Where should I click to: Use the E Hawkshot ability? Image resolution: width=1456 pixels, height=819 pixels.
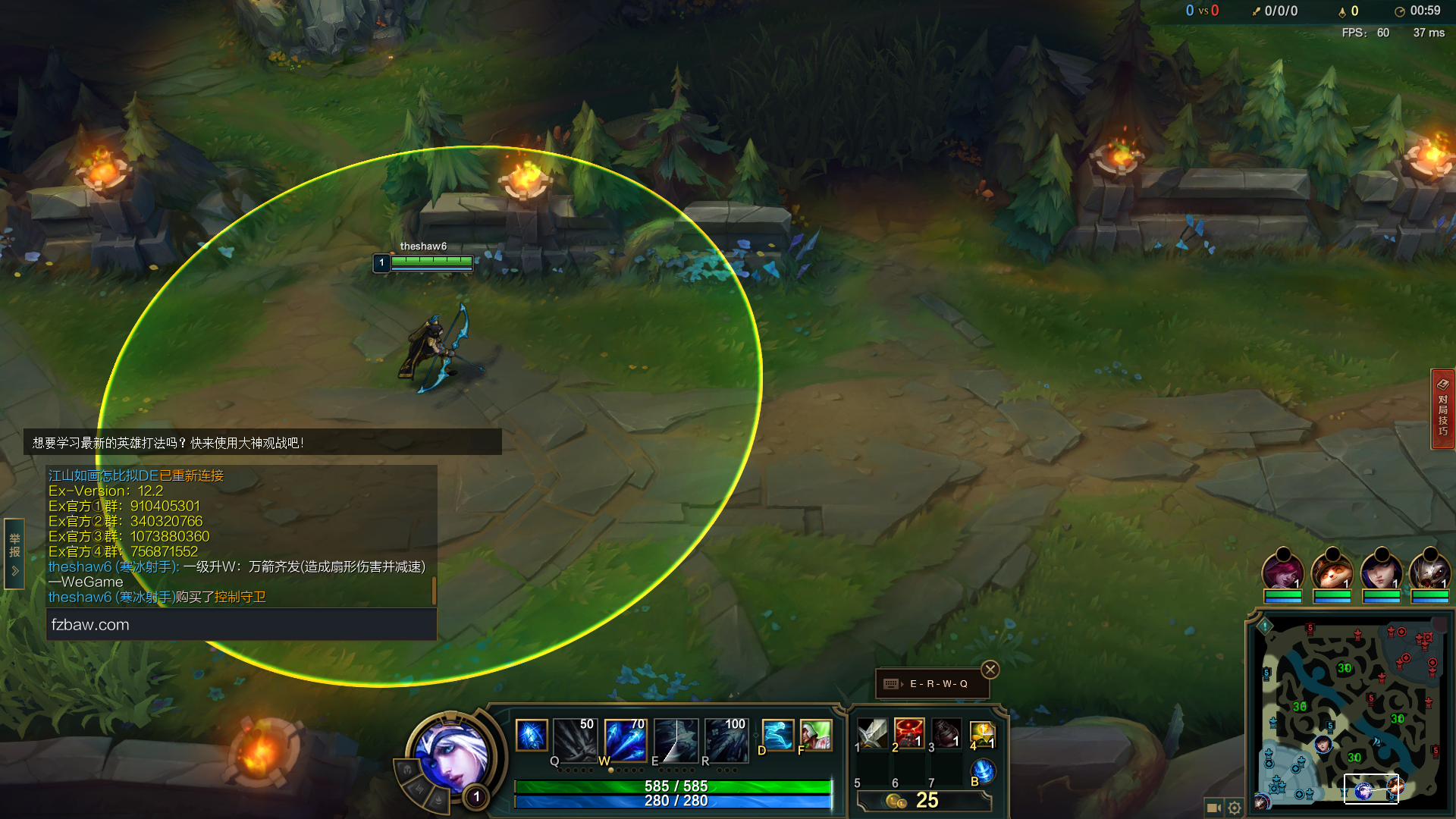676,739
